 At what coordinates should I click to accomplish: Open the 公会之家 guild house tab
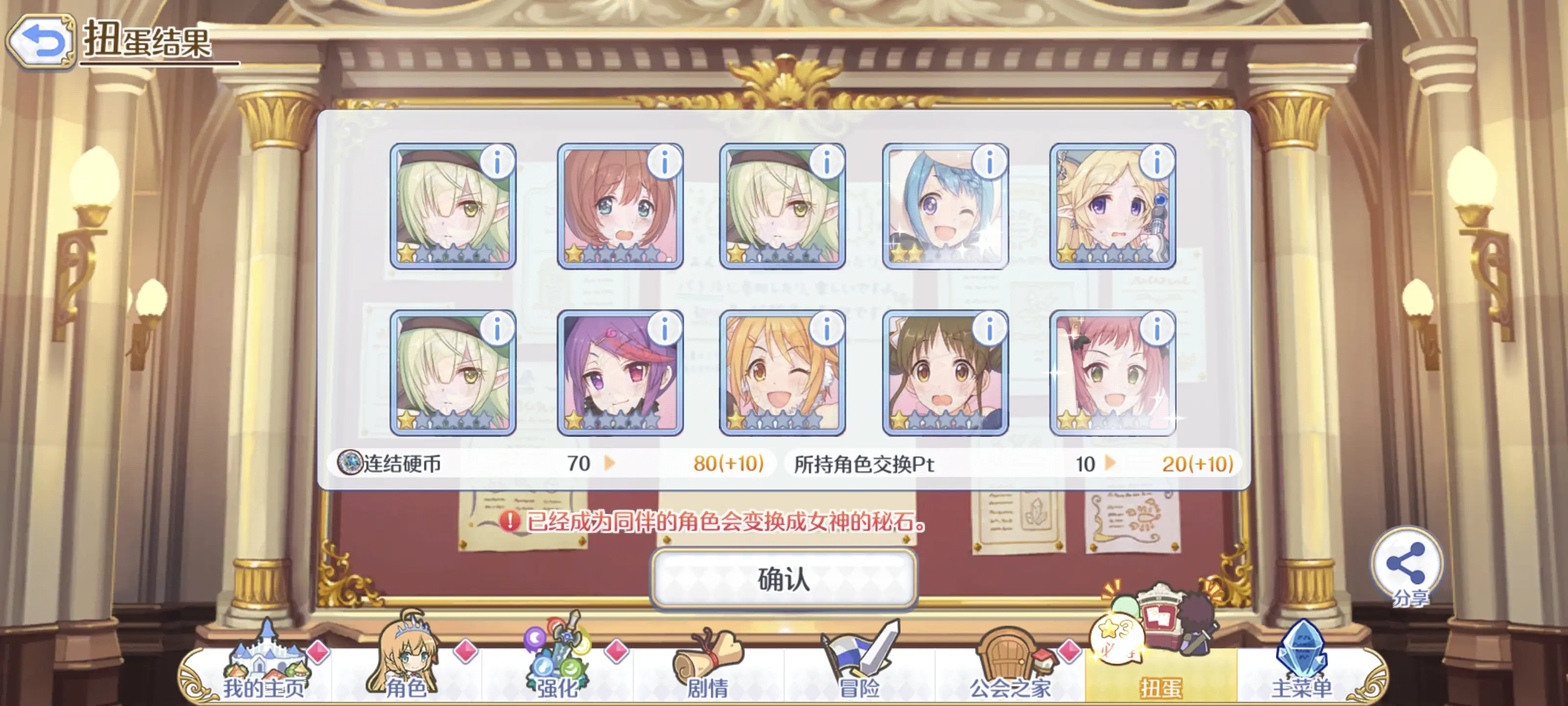(x=1010, y=669)
